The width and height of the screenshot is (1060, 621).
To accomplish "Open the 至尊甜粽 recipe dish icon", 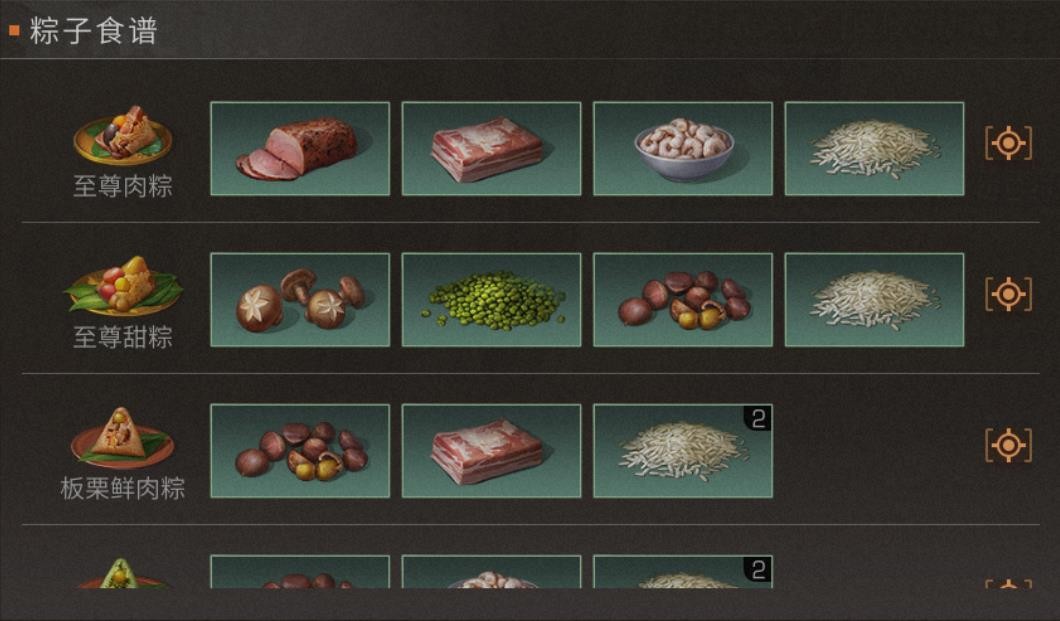I will (x=123, y=287).
